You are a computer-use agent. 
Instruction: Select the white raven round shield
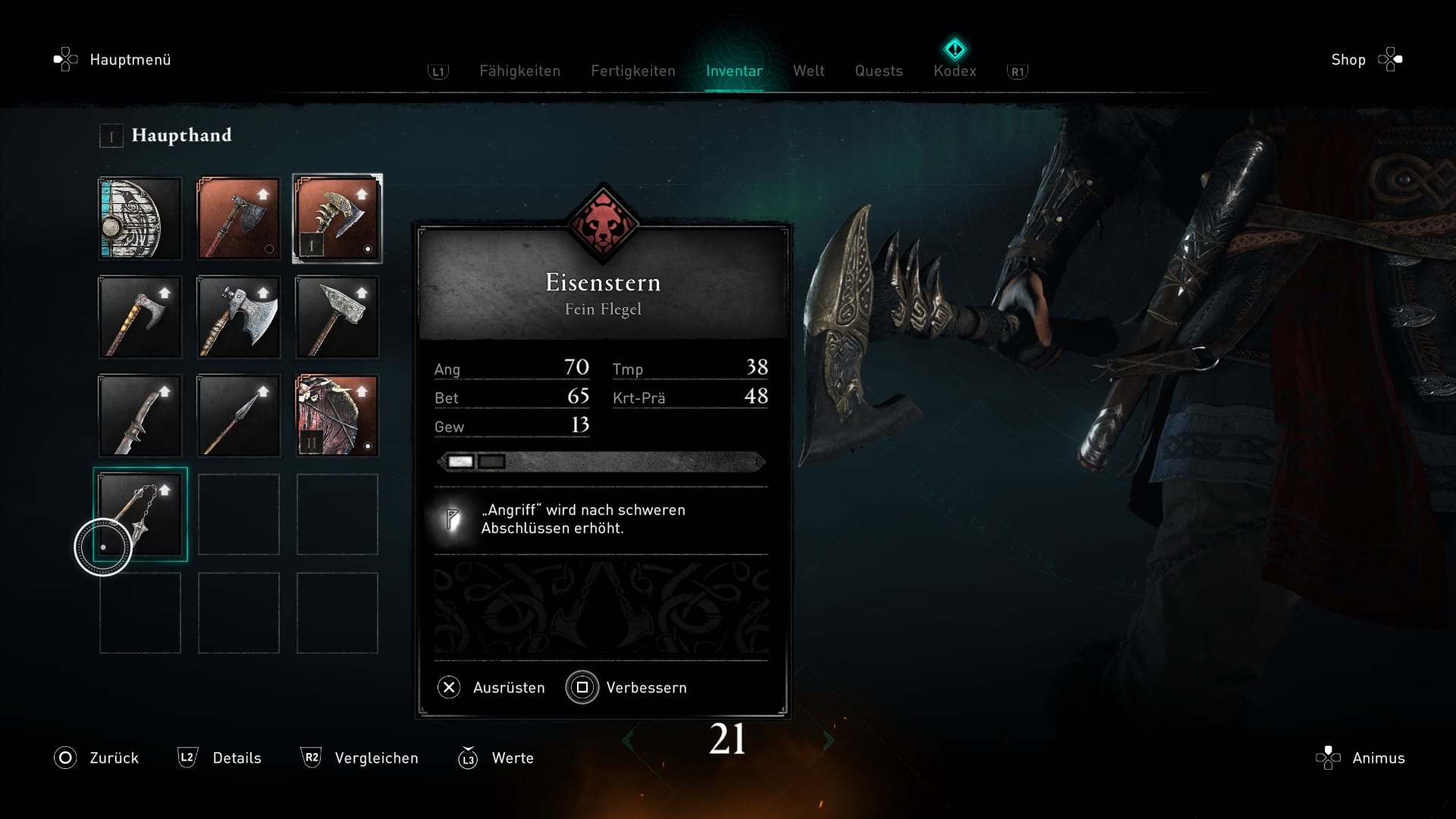pos(140,218)
